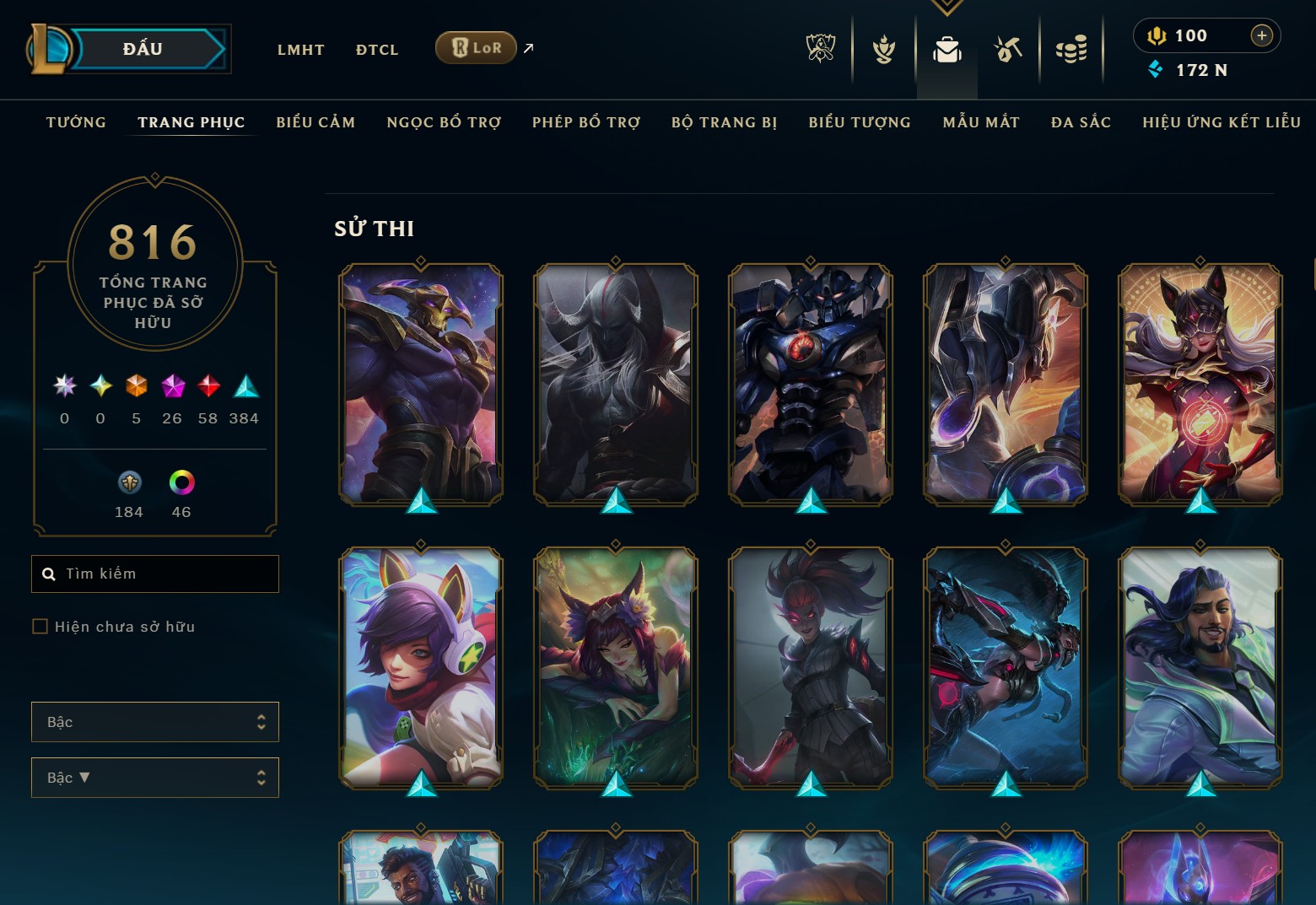Select the orange gem rarity icon showing 5
Viewport: 1316px width, 905px height.
136,387
